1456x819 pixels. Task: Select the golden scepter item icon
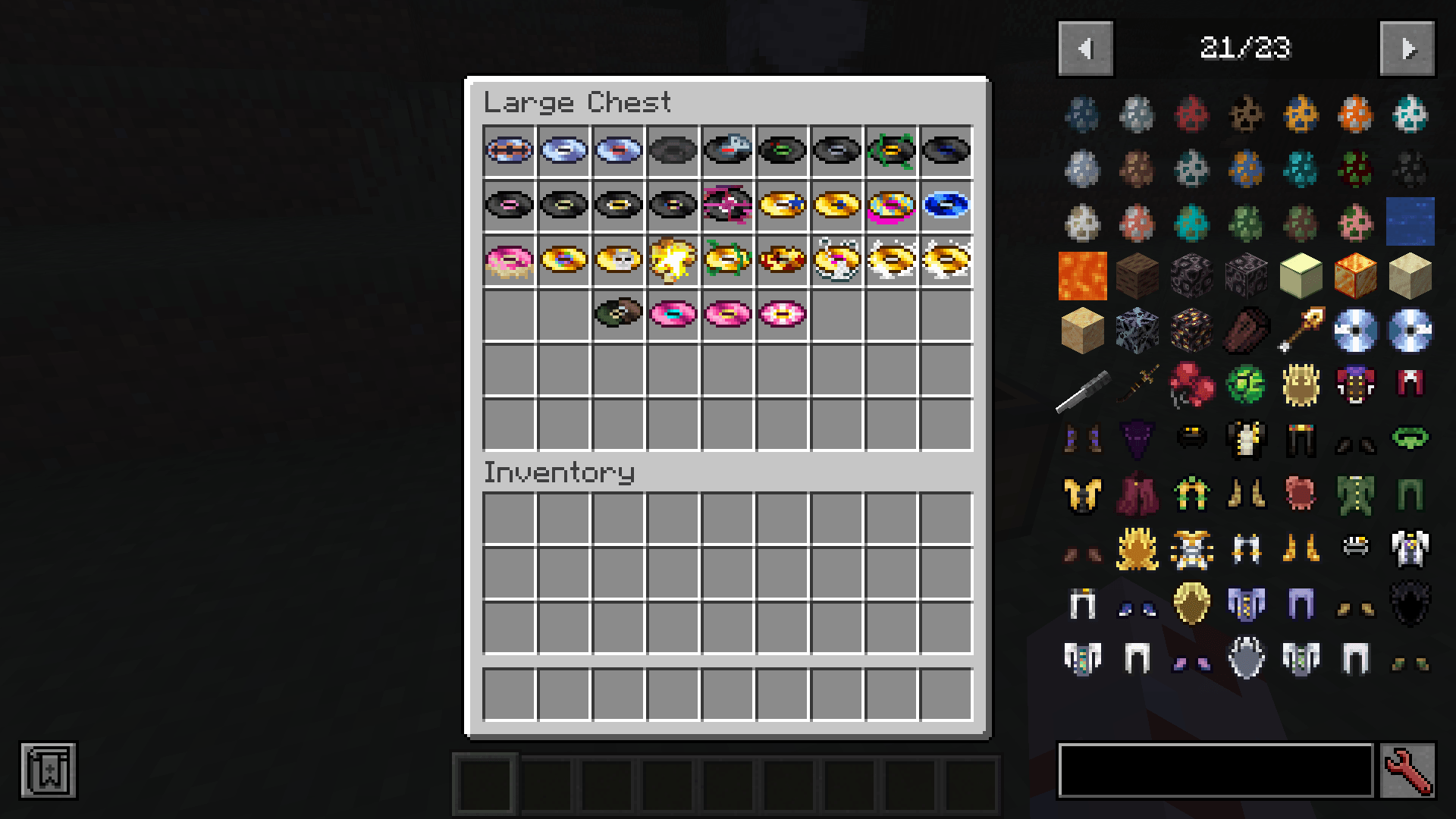(1301, 329)
